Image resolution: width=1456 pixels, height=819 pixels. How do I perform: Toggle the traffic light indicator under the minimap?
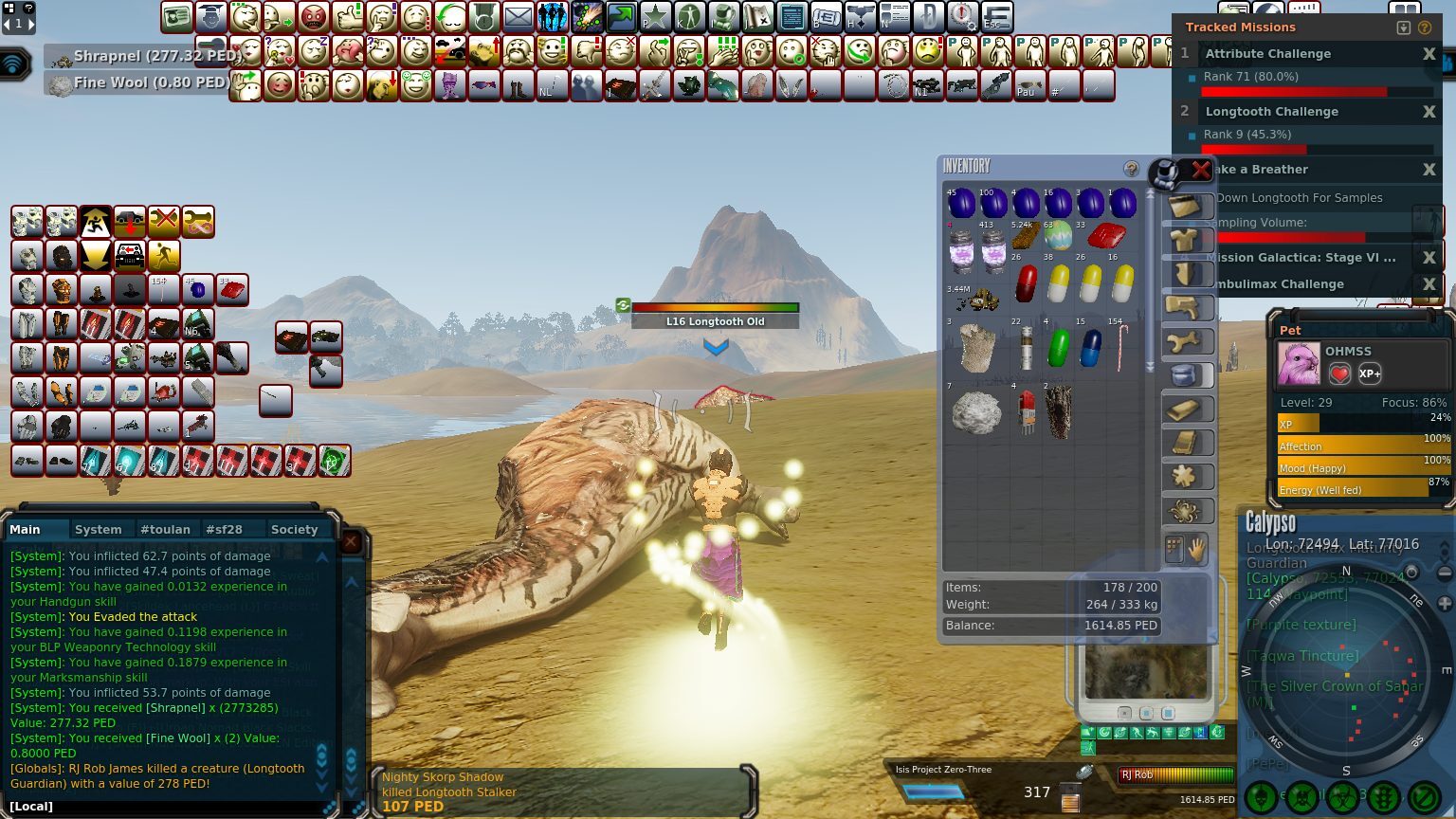pyautogui.click(x=1382, y=796)
